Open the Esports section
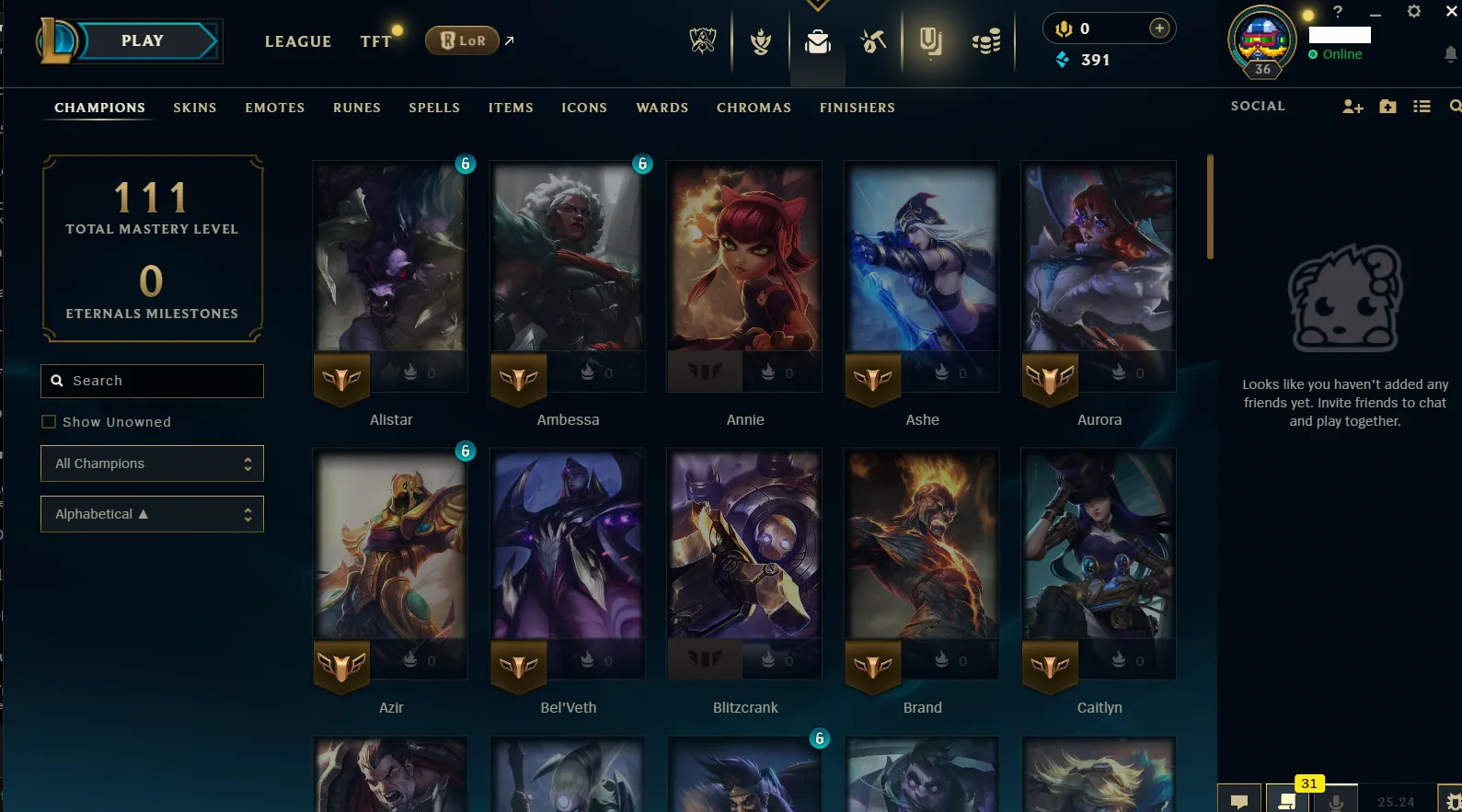1462x812 pixels. click(702, 40)
